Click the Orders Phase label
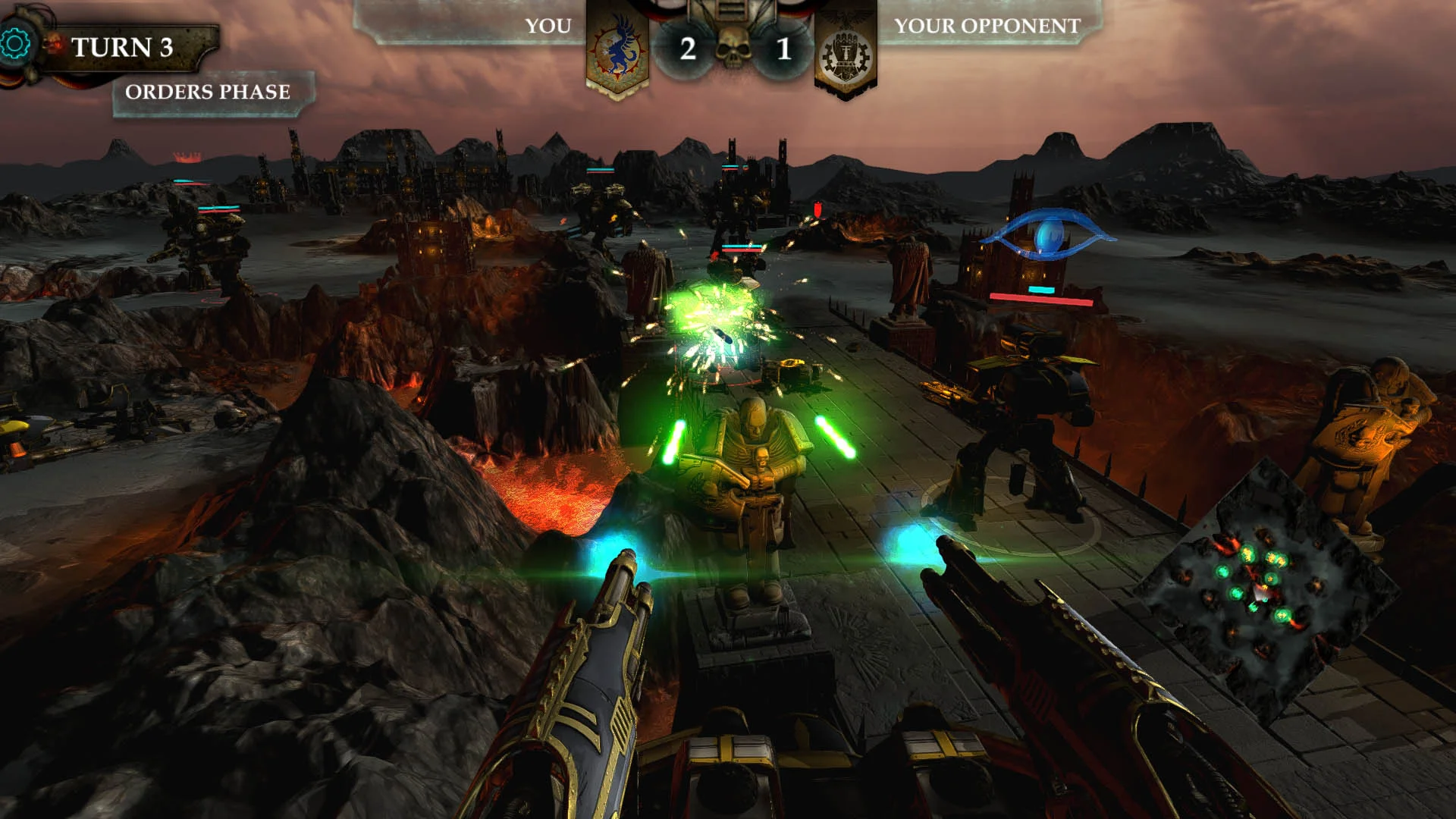Viewport: 1456px width, 819px height. (x=209, y=92)
